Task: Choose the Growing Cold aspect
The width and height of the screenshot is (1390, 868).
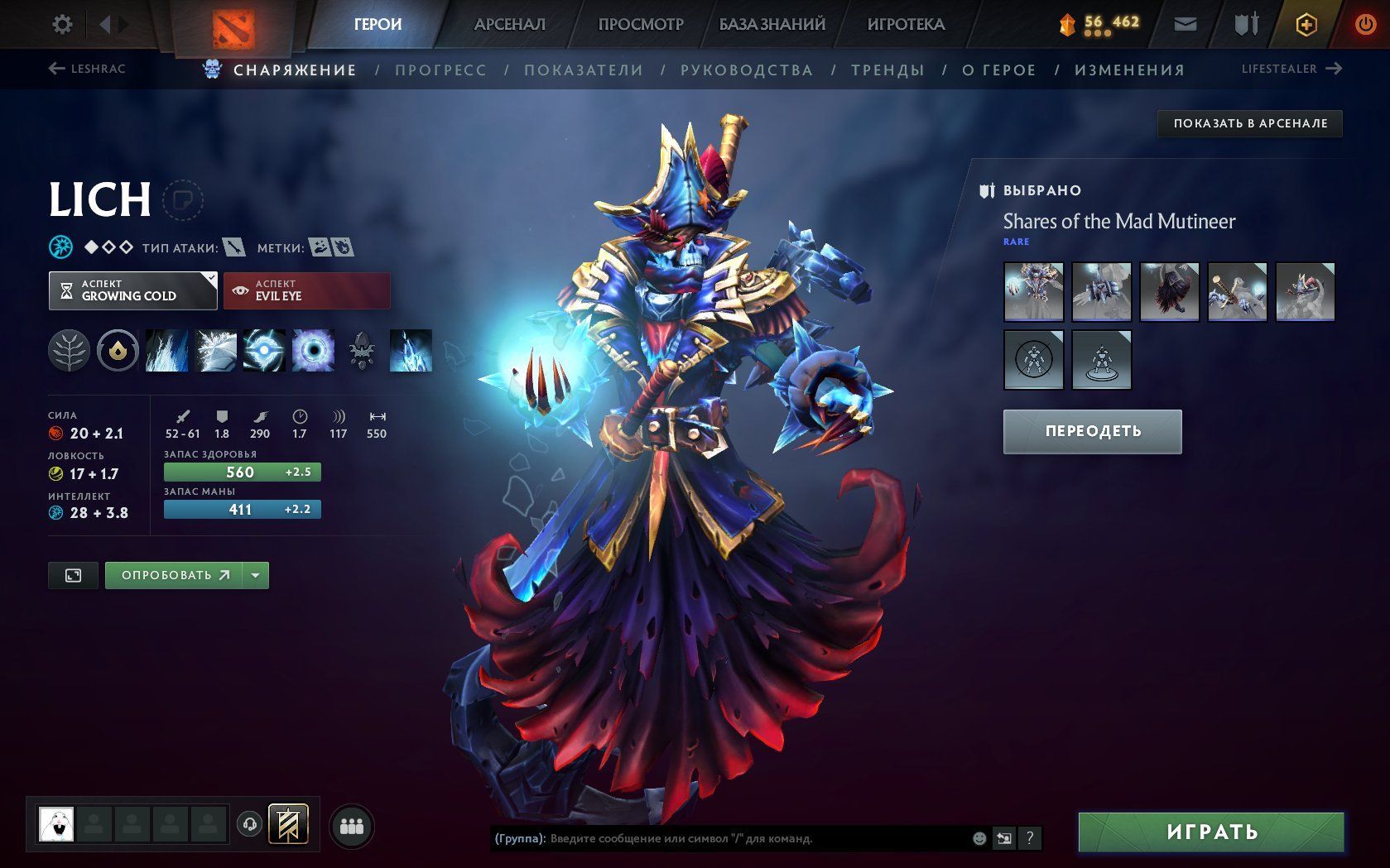Action: 132,290
